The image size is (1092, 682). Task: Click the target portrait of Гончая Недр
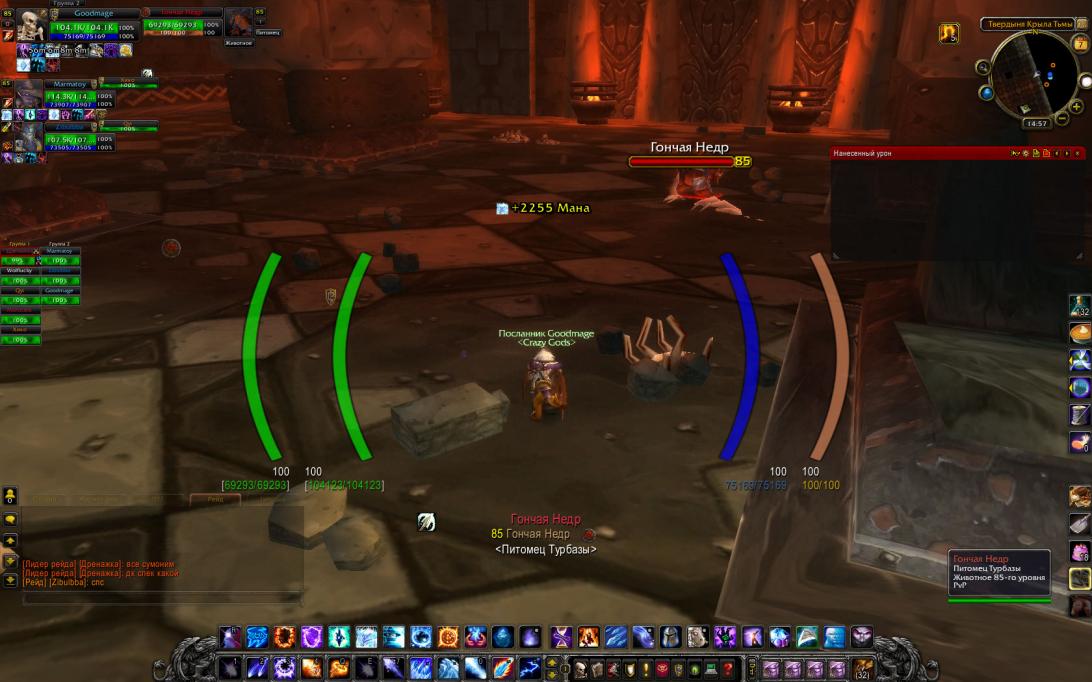tap(239, 22)
